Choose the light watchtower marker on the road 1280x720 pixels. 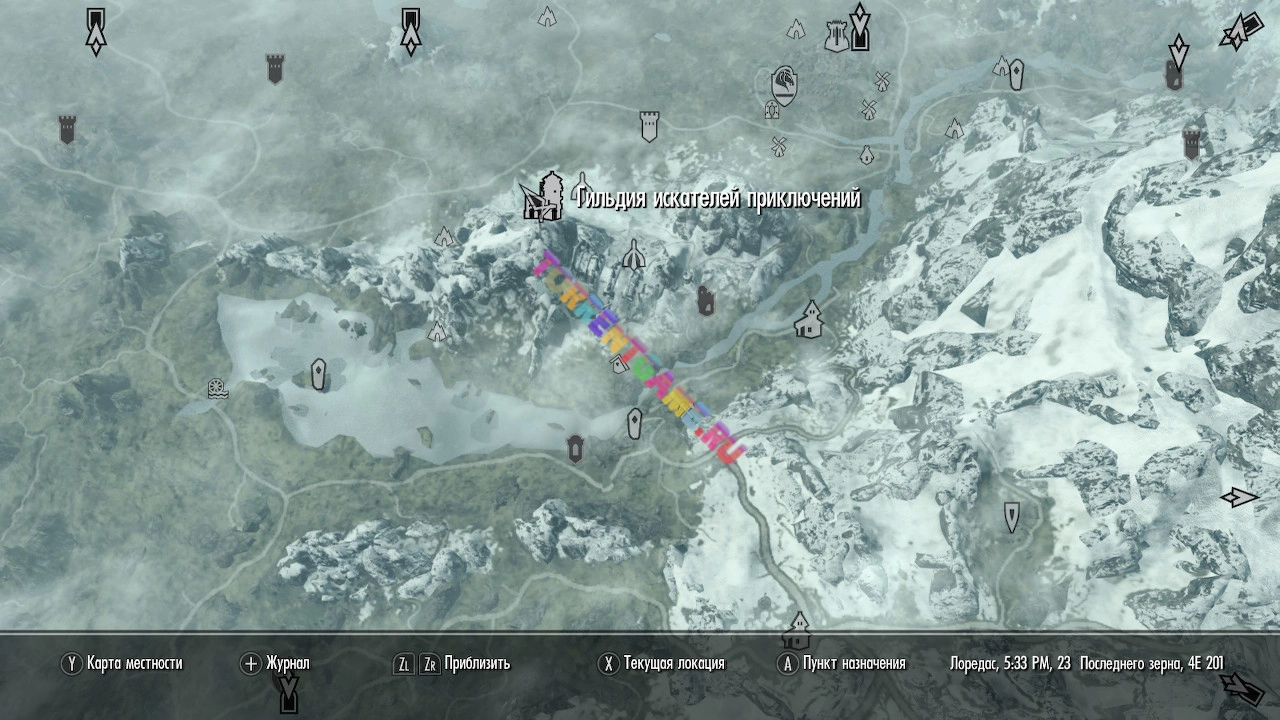click(650, 125)
